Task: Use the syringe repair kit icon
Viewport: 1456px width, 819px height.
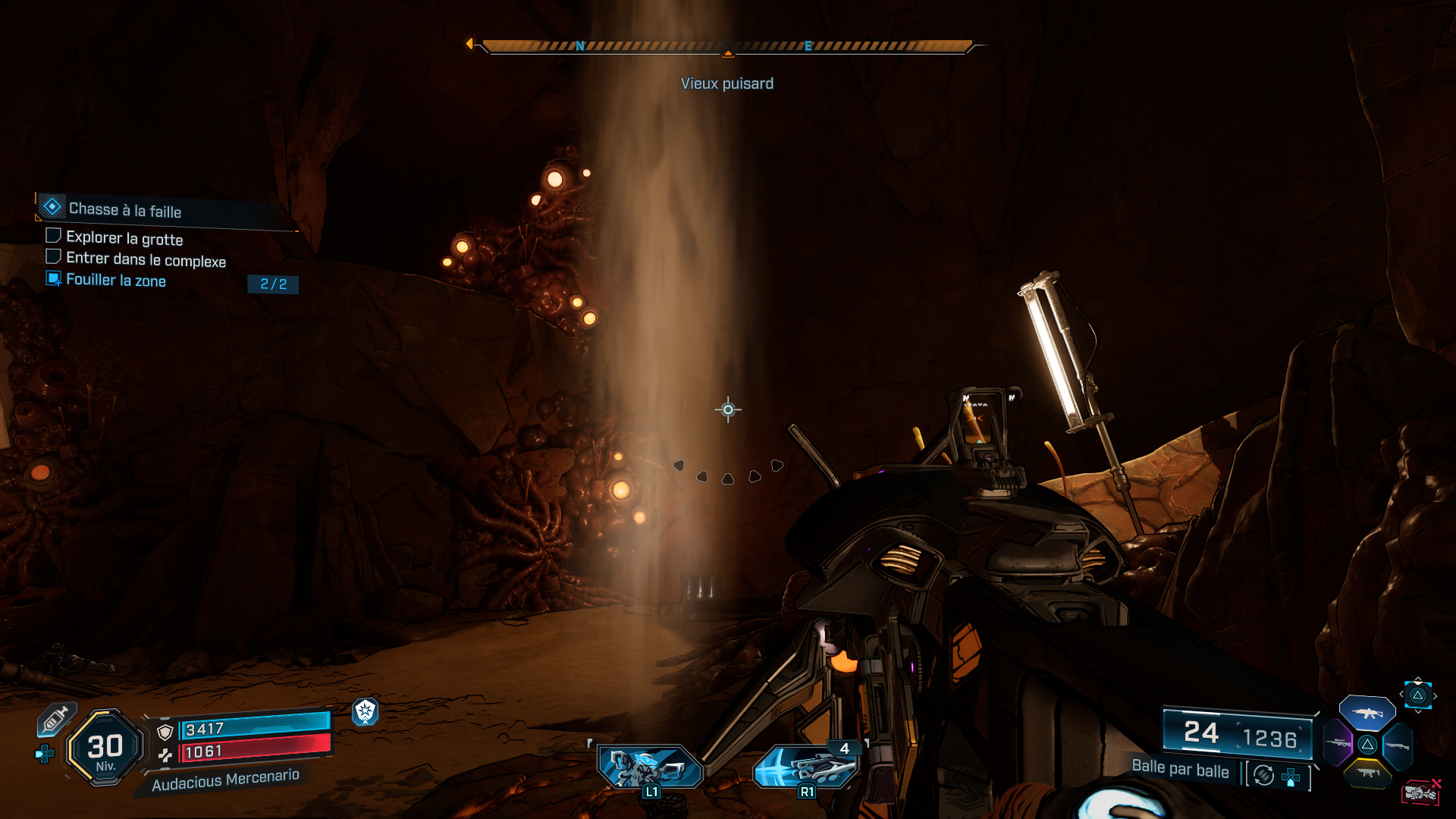Action: 55,719
